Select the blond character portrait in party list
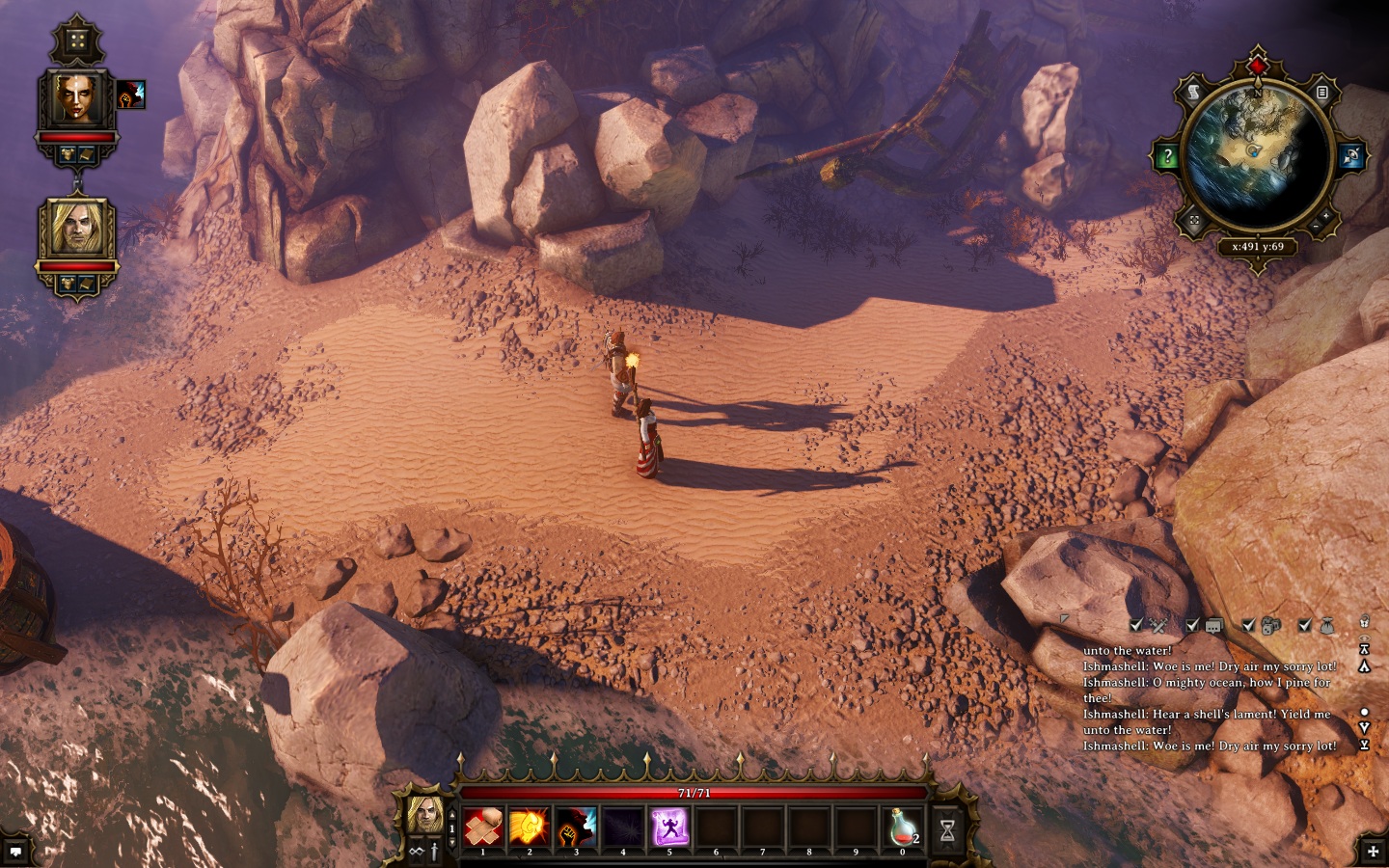The width and height of the screenshot is (1389, 868). click(x=77, y=230)
